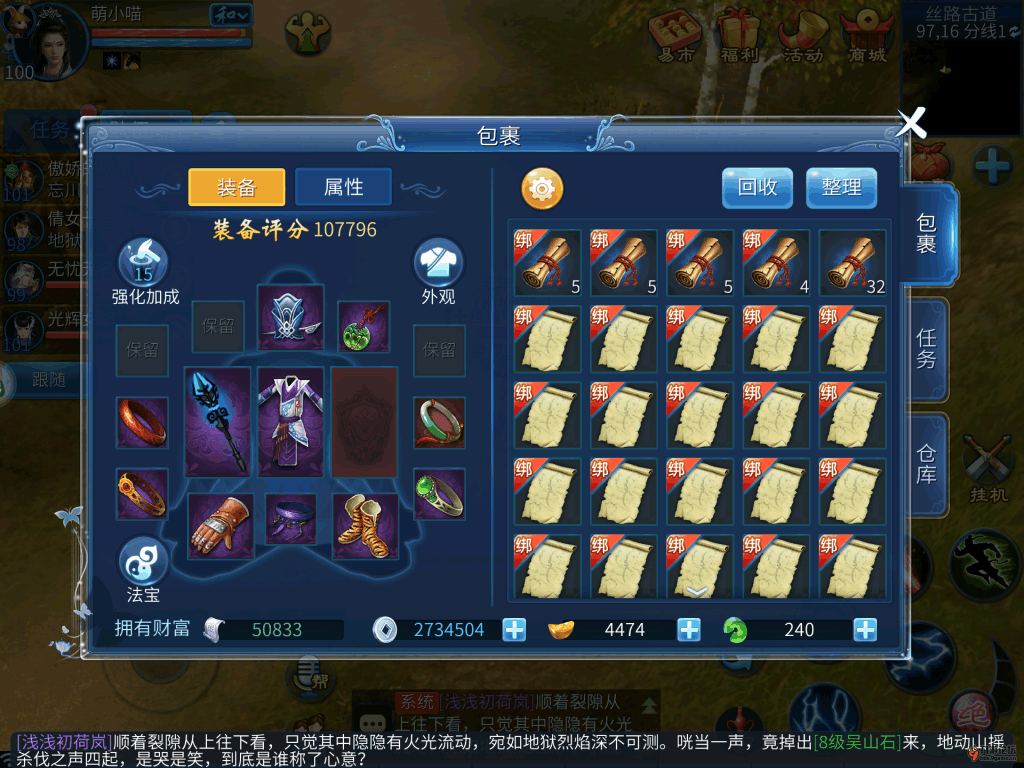Select the scroll stack showing 32

(x=852, y=263)
